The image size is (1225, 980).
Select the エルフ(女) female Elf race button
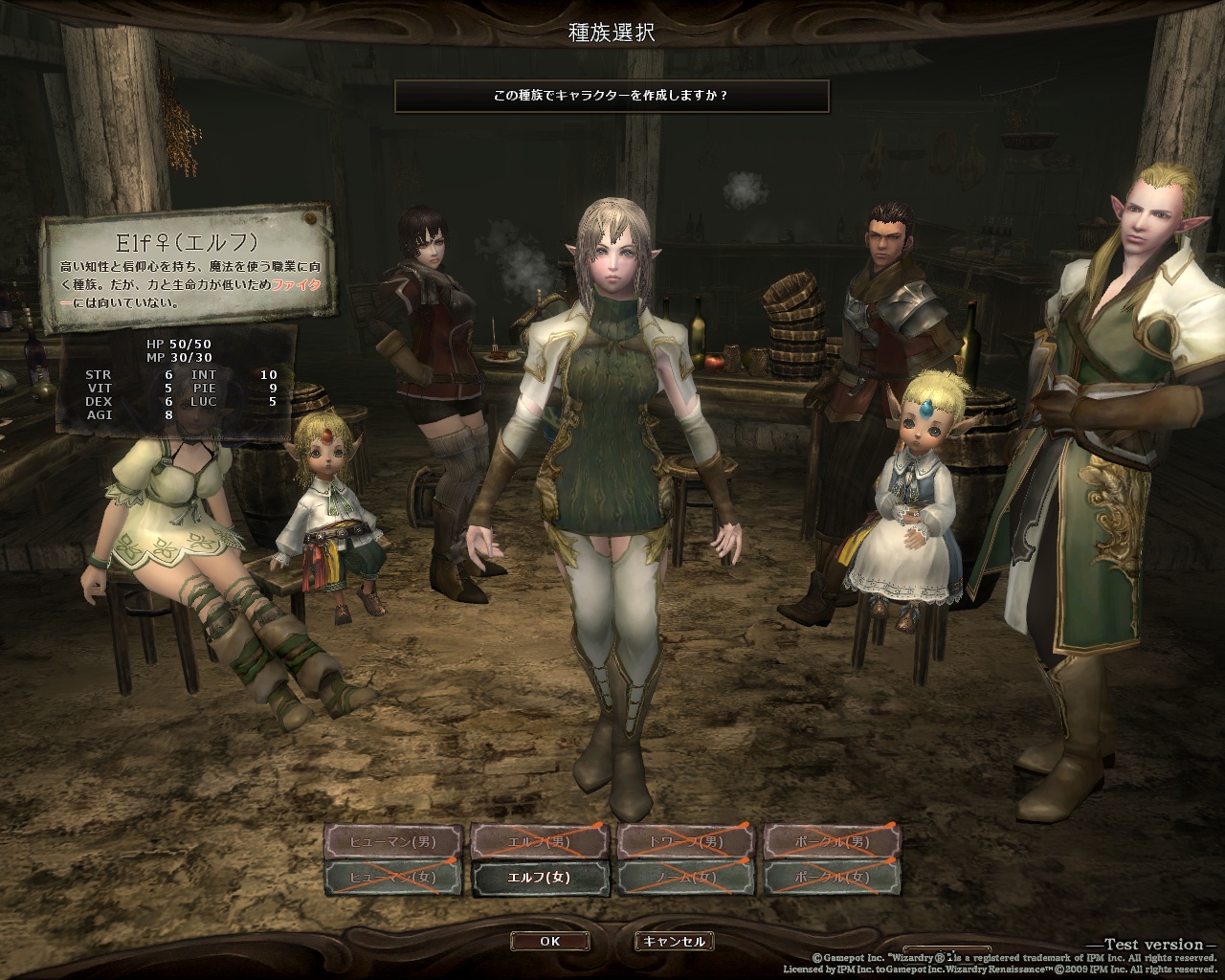540,878
